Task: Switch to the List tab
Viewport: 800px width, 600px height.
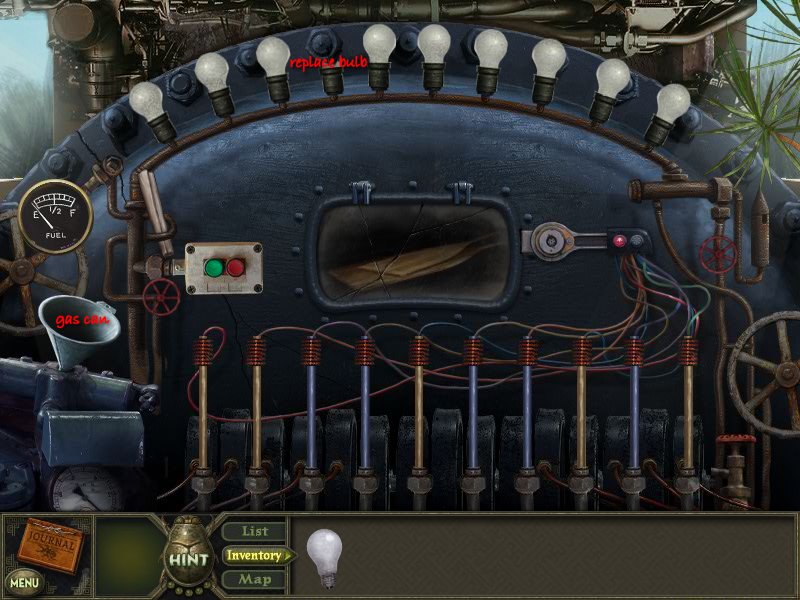Action: [253, 531]
